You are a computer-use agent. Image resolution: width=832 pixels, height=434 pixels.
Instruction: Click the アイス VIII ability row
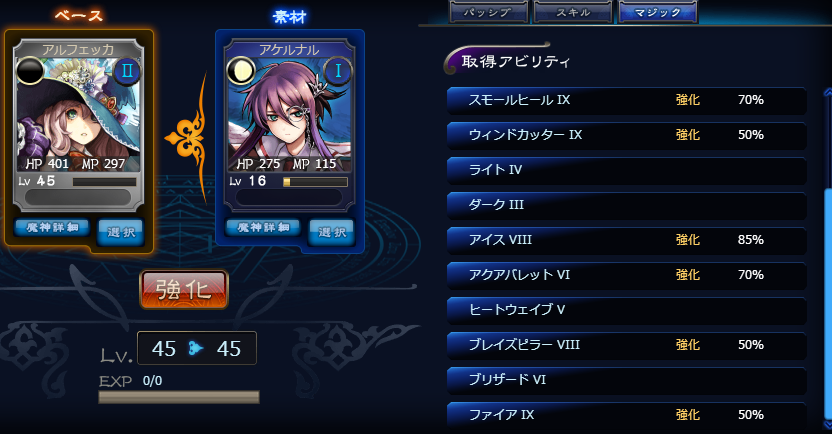[626, 240]
